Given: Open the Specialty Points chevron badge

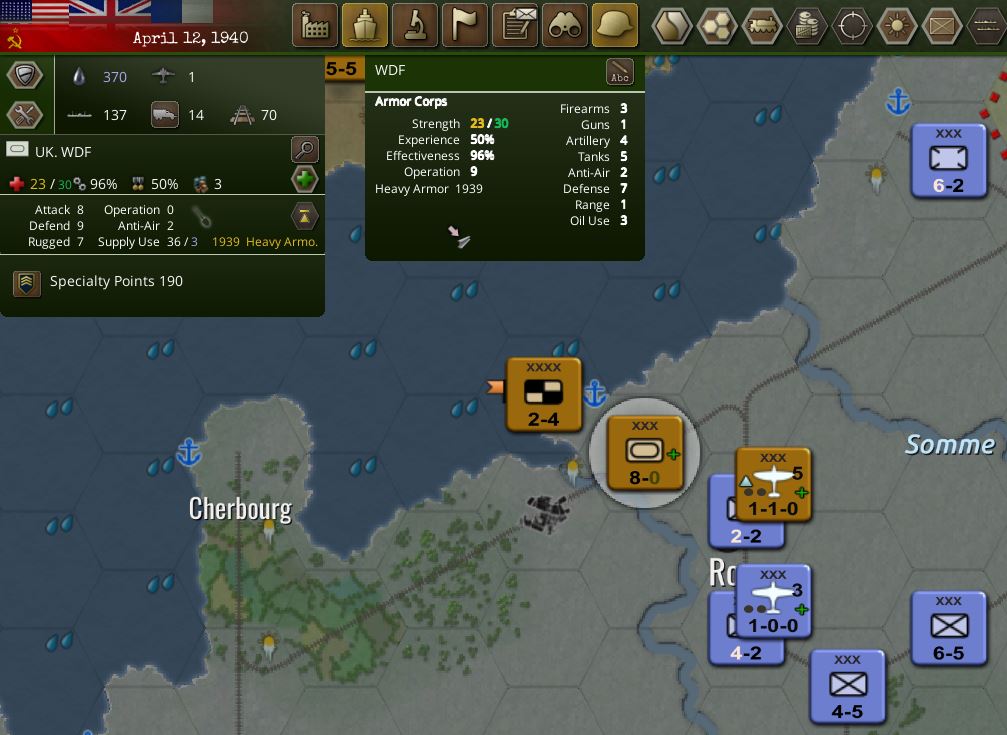Looking at the screenshot, I should tap(27, 282).
